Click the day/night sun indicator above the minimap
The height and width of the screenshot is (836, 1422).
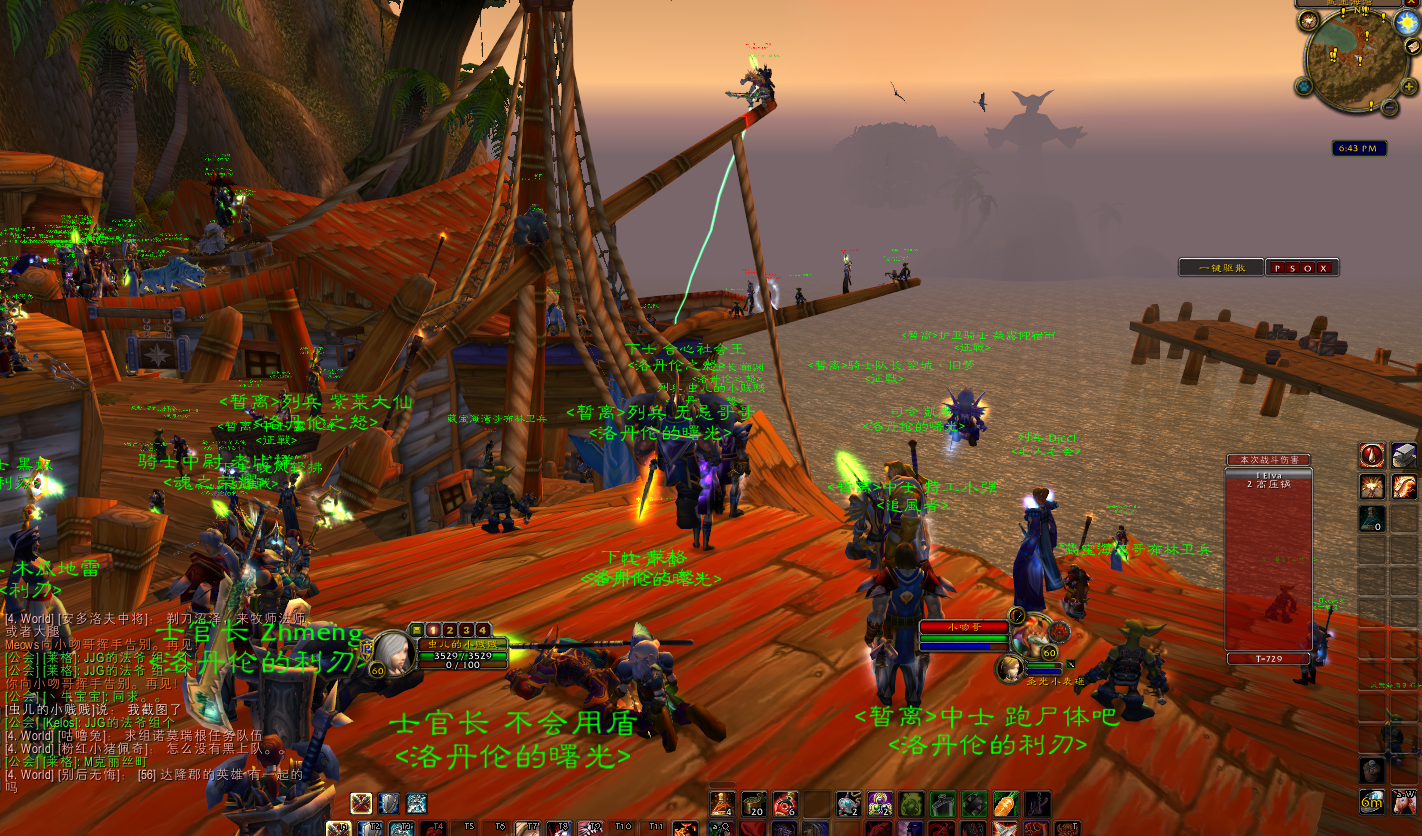click(1405, 22)
